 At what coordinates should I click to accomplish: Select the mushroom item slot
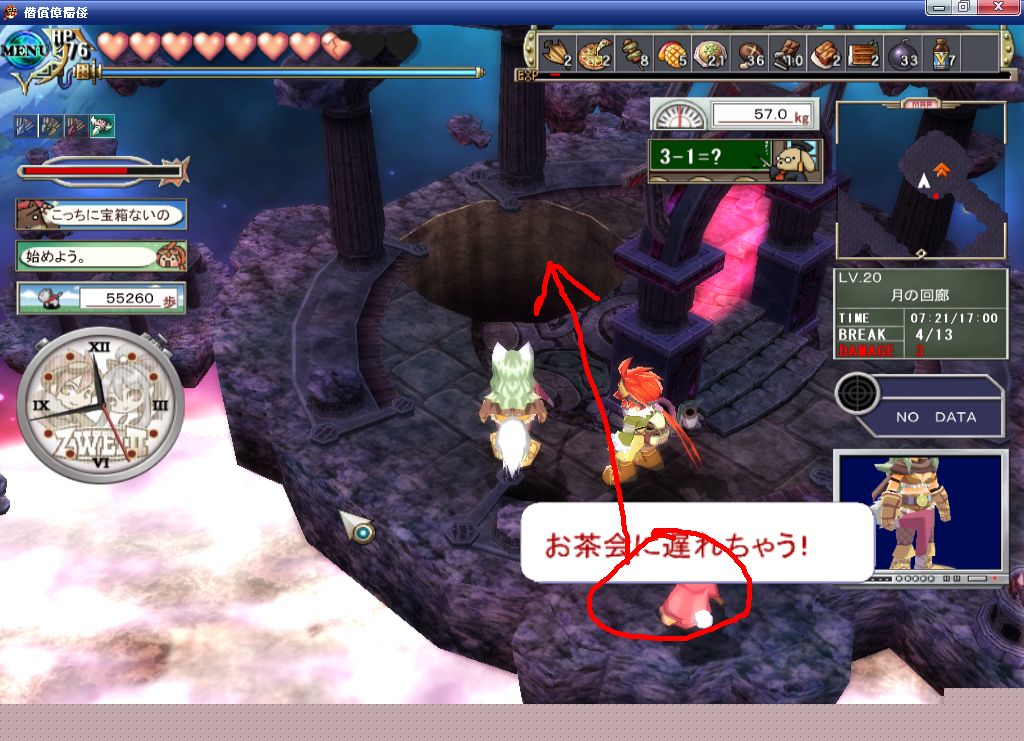pos(749,52)
